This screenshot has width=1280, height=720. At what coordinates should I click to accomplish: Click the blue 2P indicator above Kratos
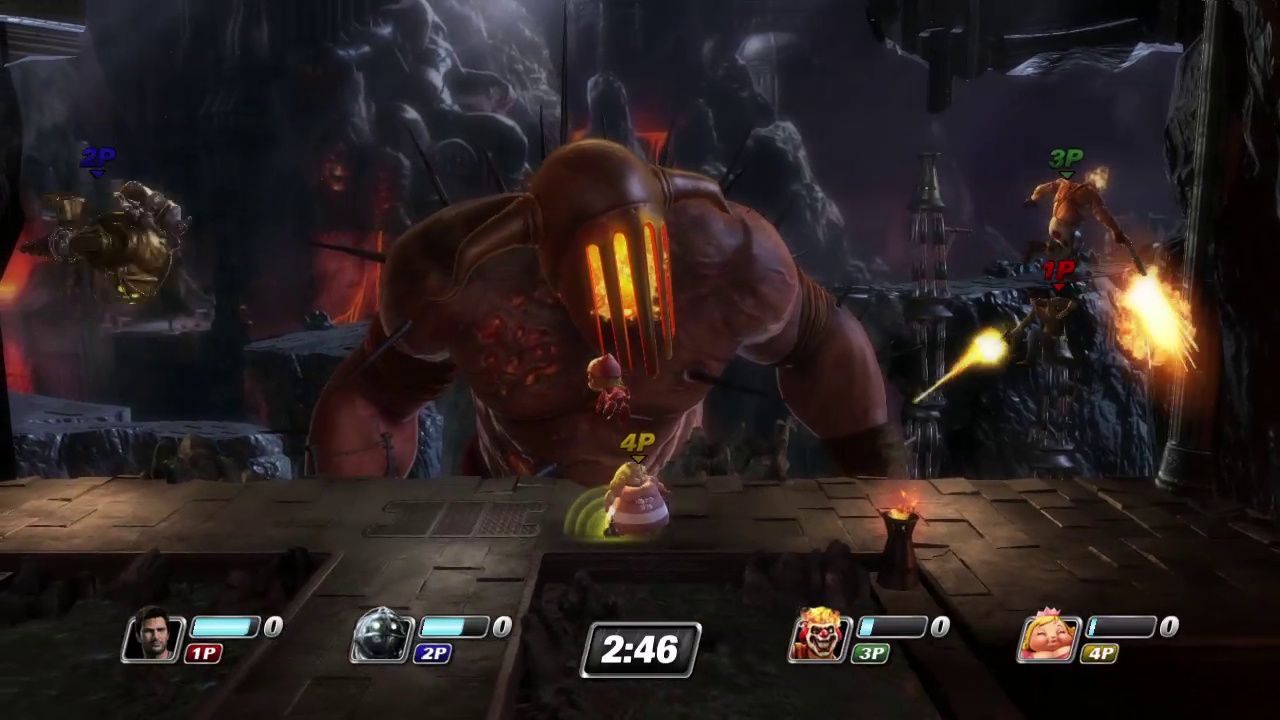(97, 156)
